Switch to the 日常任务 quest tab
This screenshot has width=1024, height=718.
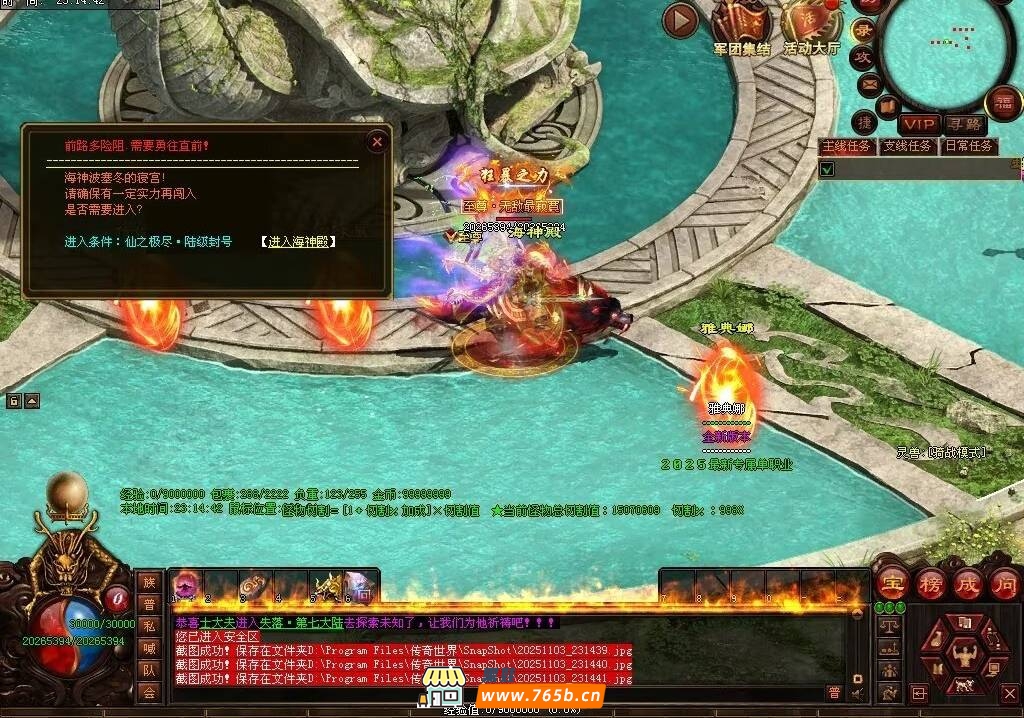tap(969, 146)
